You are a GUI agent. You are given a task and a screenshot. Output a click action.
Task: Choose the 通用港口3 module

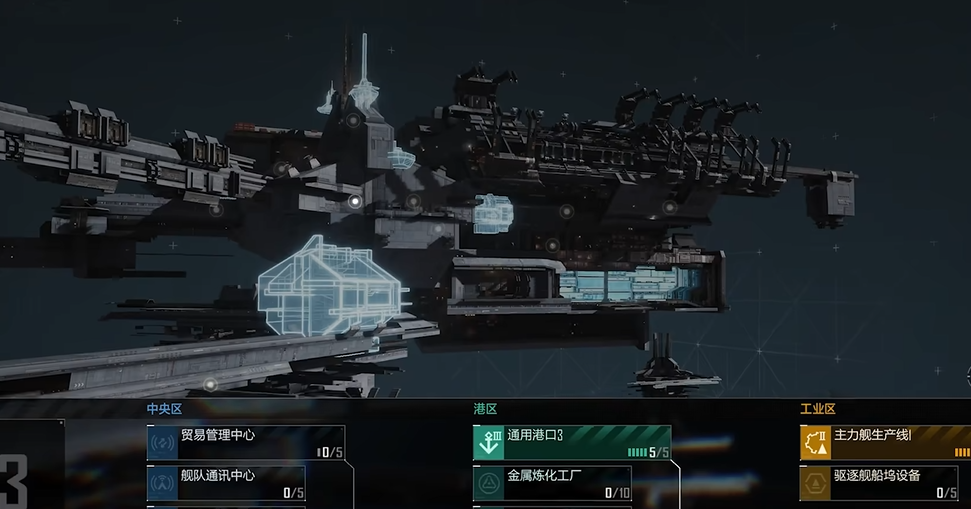(572, 443)
